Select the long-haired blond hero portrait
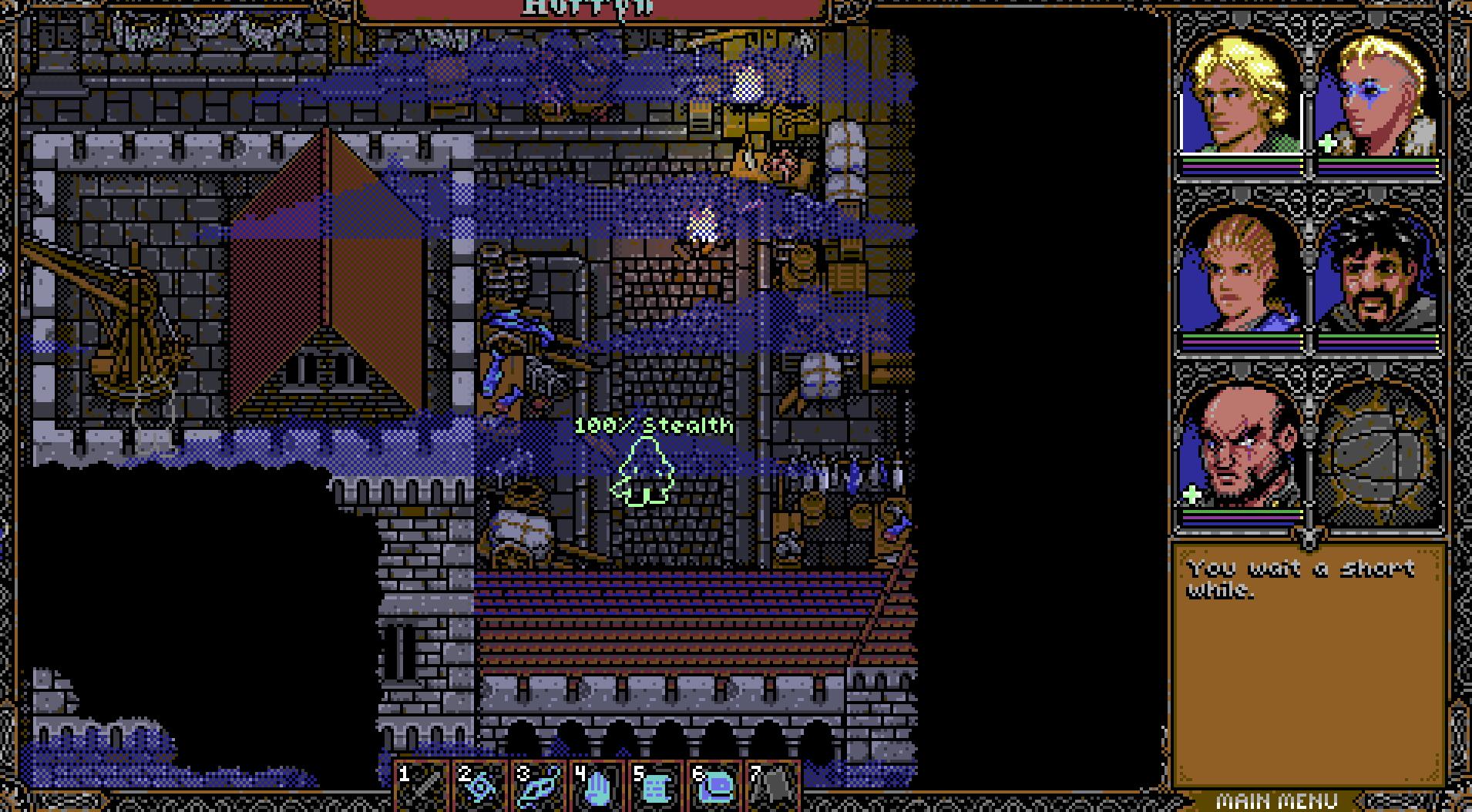This screenshot has width=1472, height=812. pos(1241,96)
